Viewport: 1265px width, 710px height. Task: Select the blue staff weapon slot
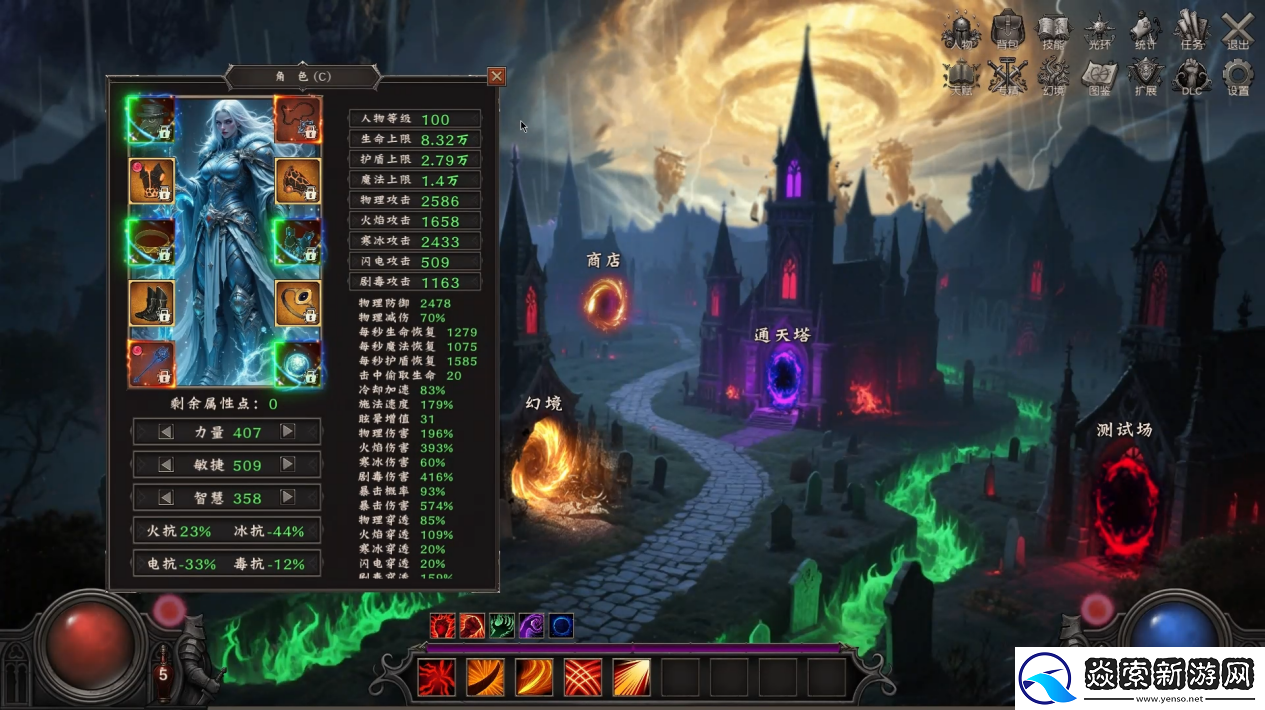pyautogui.click(x=152, y=364)
